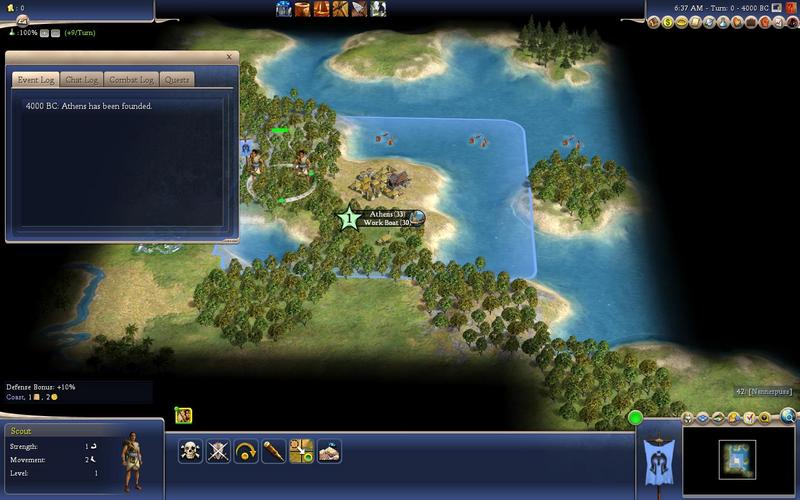This screenshot has width=800, height=500.
Task: Click the skull Delete Unit command
Action: point(190,451)
